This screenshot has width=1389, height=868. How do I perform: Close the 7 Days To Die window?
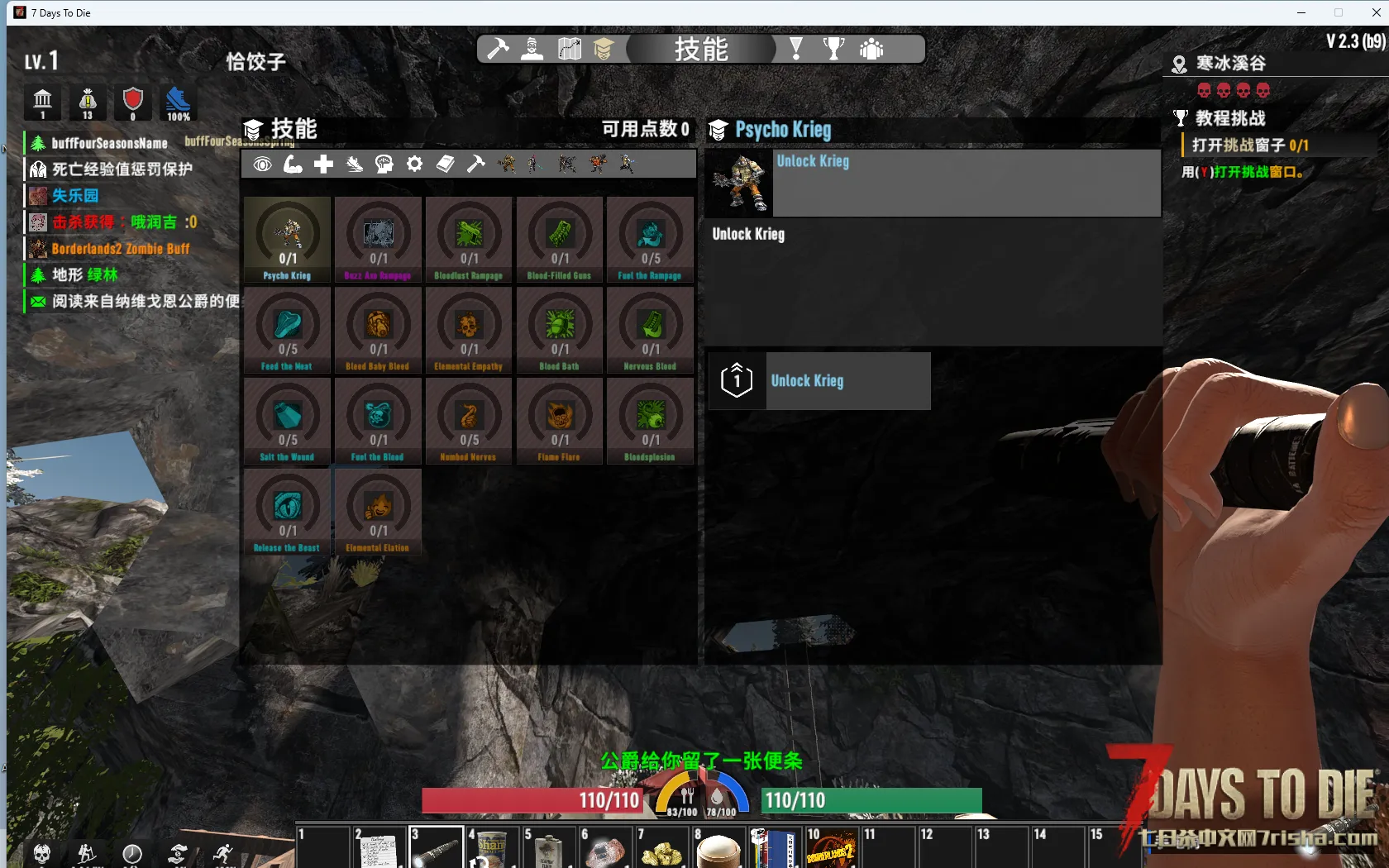click(x=1376, y=12)
